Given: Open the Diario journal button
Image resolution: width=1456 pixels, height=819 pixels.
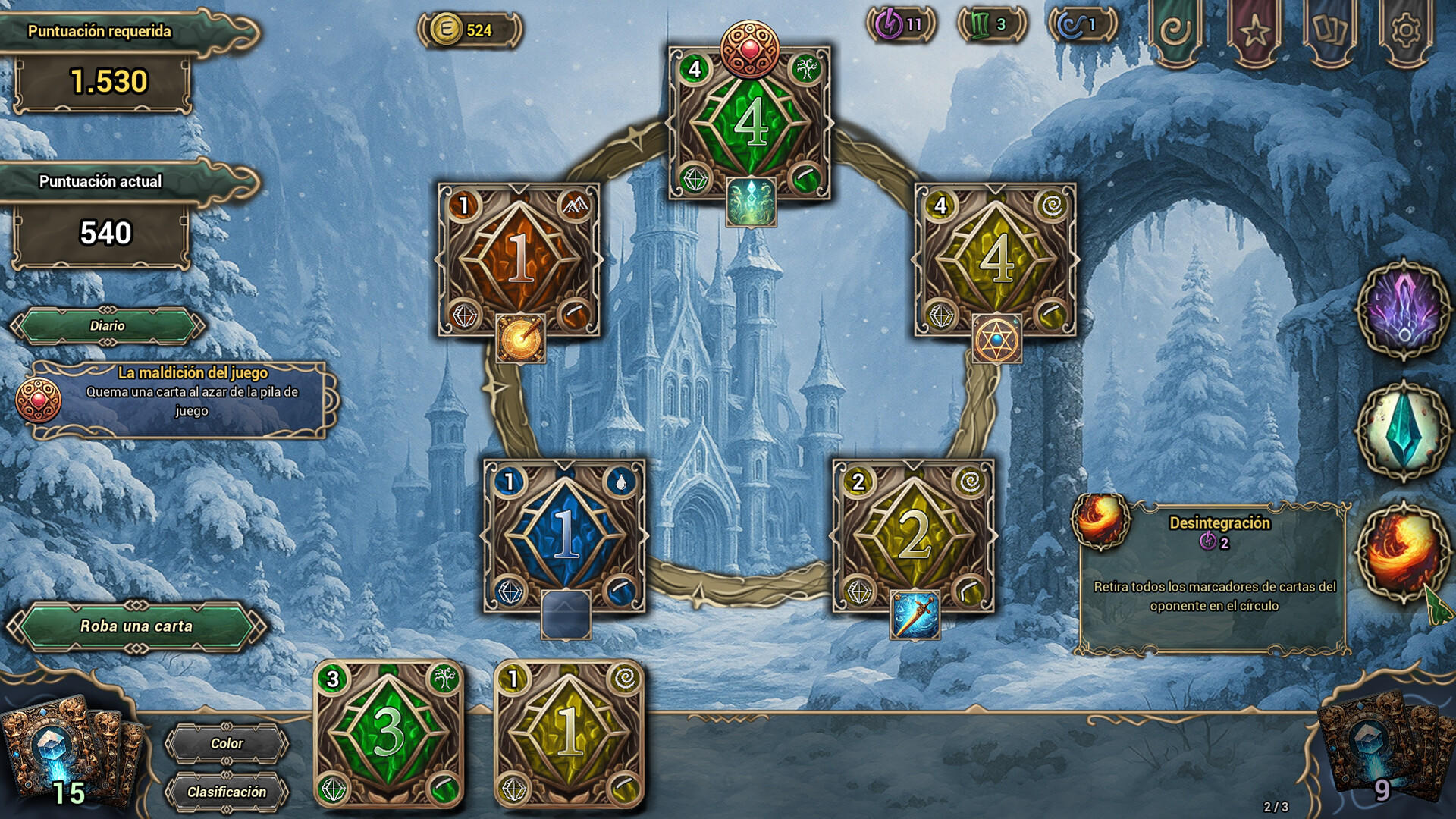Looking at the screenshot, I should (107, 326).
